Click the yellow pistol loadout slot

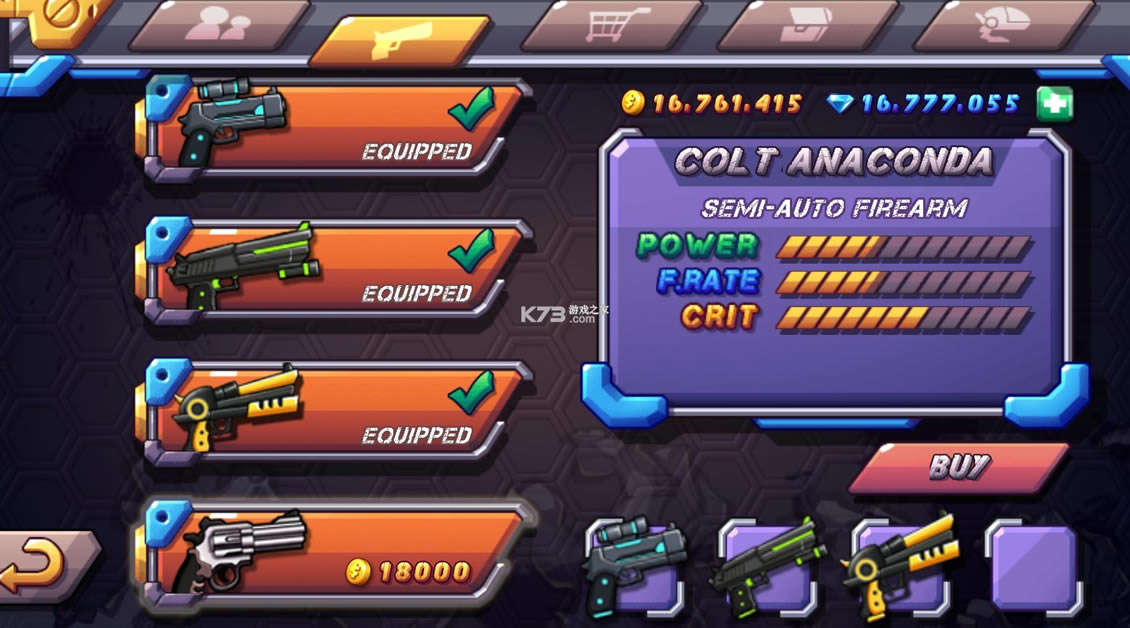[901, 566]
